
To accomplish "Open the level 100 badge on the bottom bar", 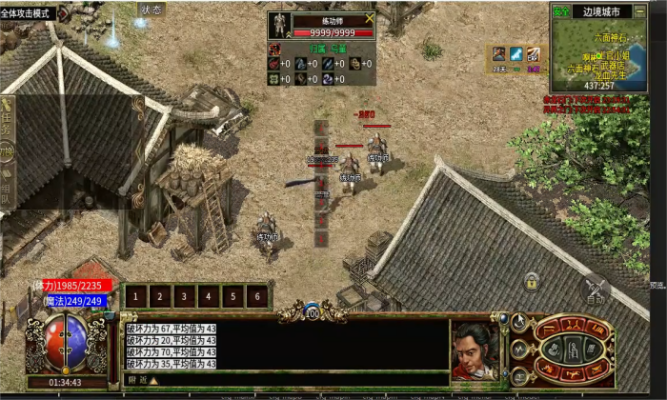I will click(x=312, y=312).
